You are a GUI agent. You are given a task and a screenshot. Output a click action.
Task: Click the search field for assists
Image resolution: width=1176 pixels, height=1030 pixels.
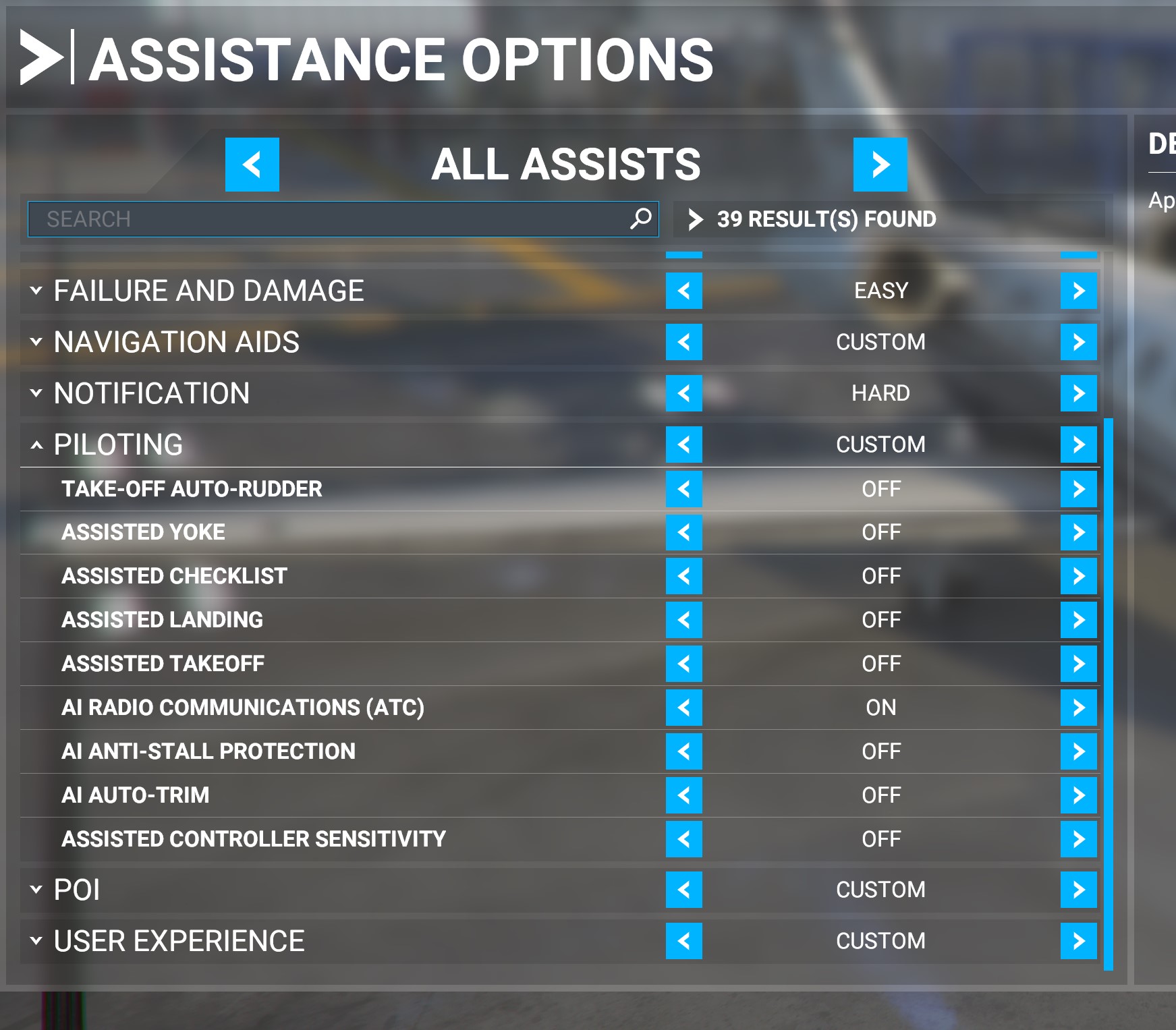331,219
